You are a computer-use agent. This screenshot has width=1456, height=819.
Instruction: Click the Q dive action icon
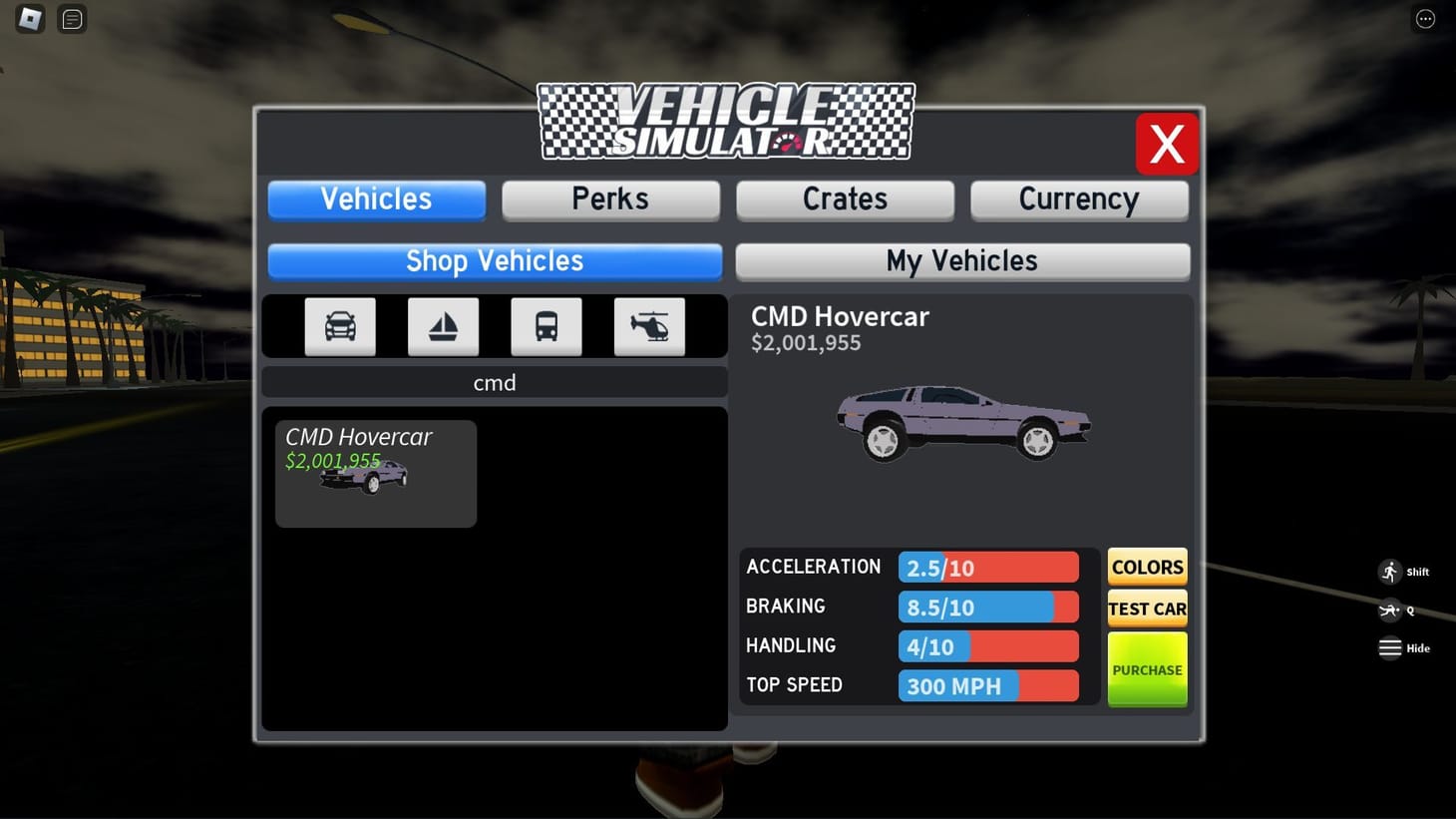1388,610
